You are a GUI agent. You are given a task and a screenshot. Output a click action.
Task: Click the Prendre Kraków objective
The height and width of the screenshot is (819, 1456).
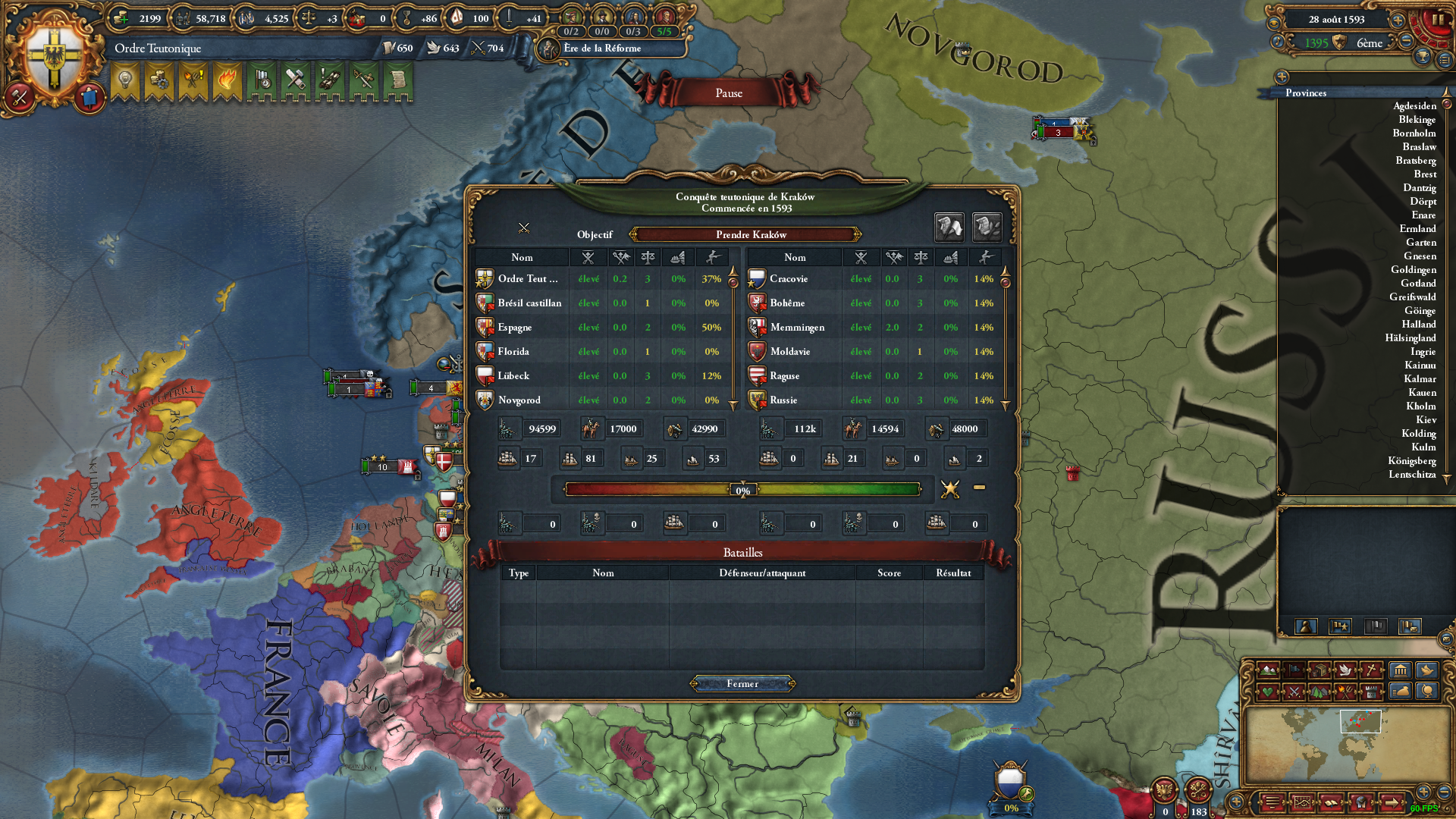pyautogui.click(x=746, y=235)
